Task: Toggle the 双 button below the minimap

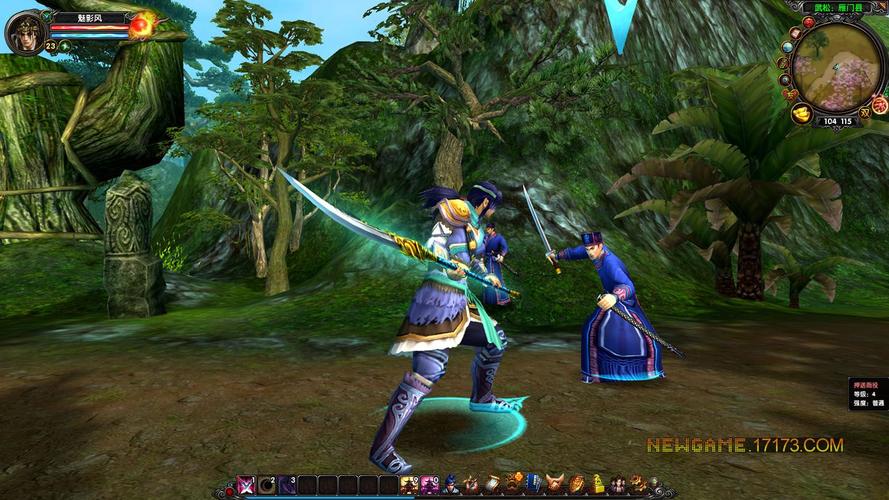Action: coord(864,114)
